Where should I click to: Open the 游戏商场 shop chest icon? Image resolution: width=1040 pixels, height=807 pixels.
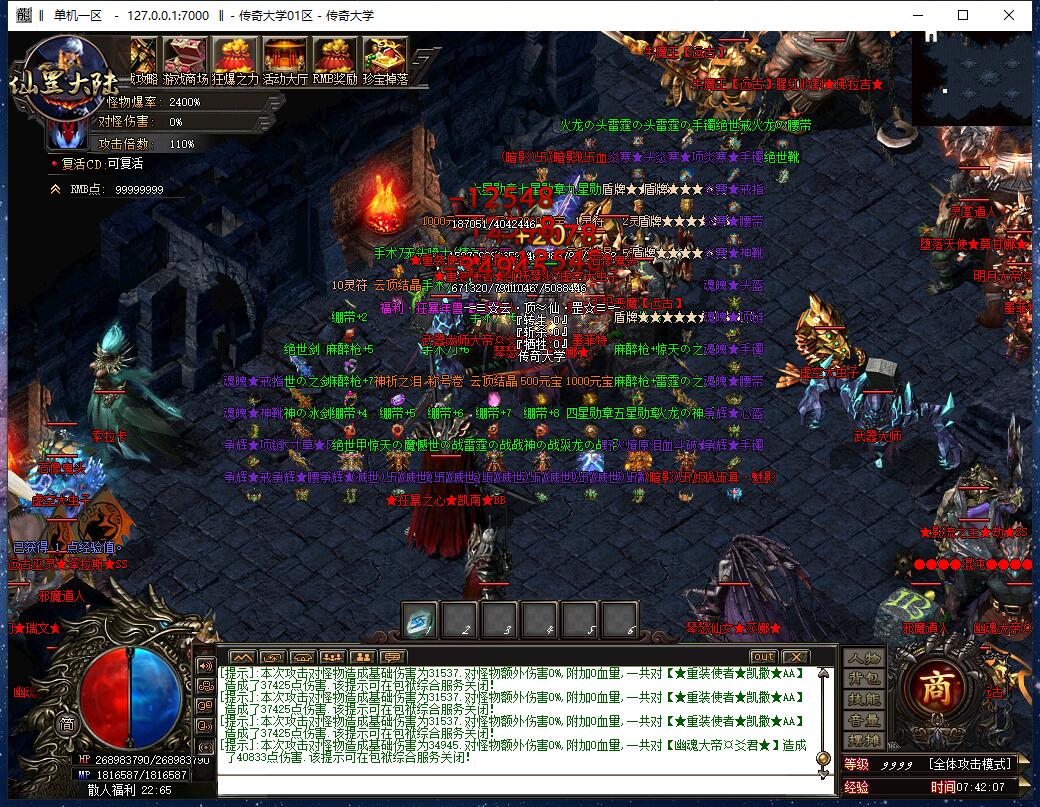(186, 58)
